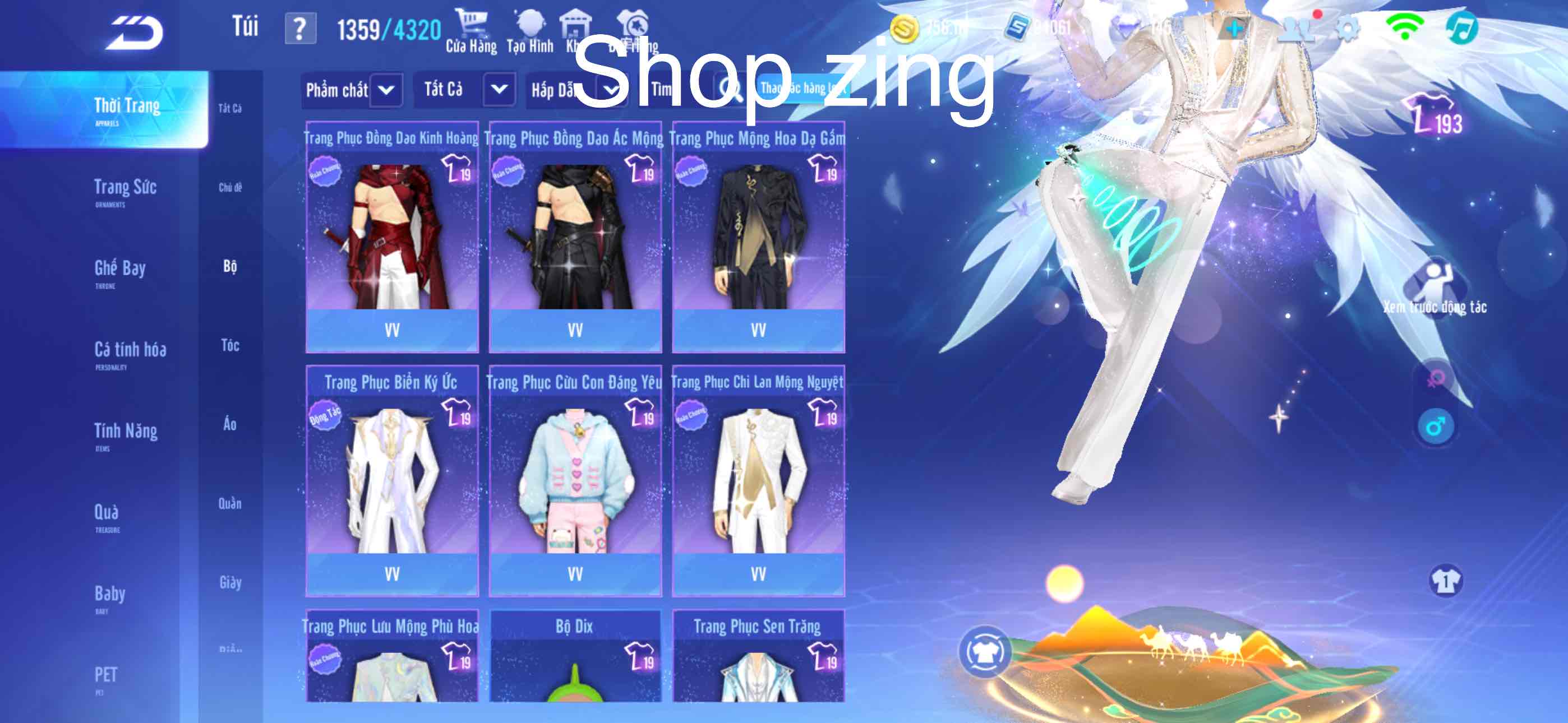Filter outfits by Áo subcategory
The image size is (1568, 723).
[x=230, y=424]
